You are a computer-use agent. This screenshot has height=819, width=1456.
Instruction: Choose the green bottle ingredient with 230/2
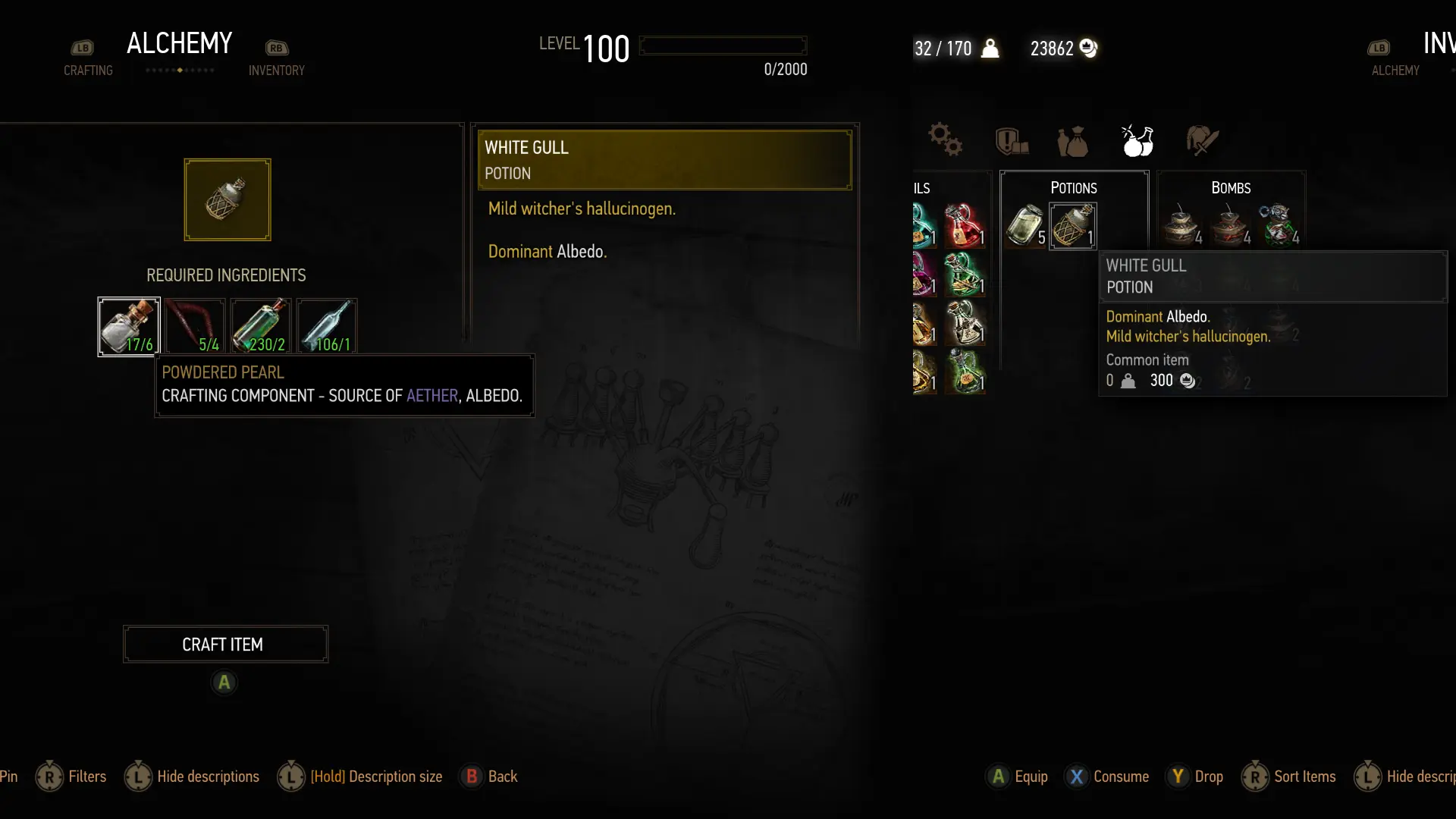click(261, 327)
